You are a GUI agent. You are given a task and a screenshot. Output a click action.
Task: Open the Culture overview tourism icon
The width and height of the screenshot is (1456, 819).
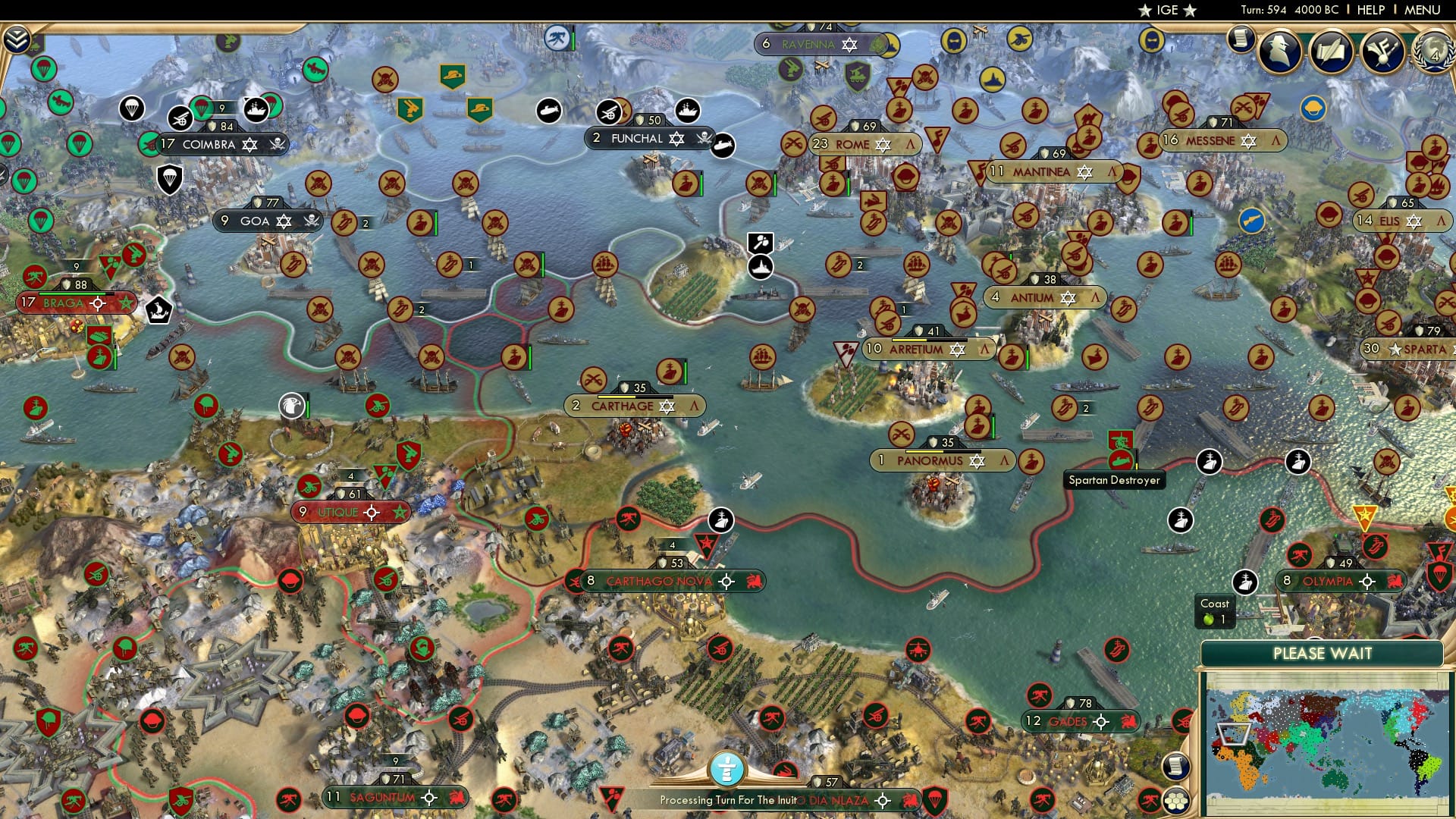tap(1382, 50)
